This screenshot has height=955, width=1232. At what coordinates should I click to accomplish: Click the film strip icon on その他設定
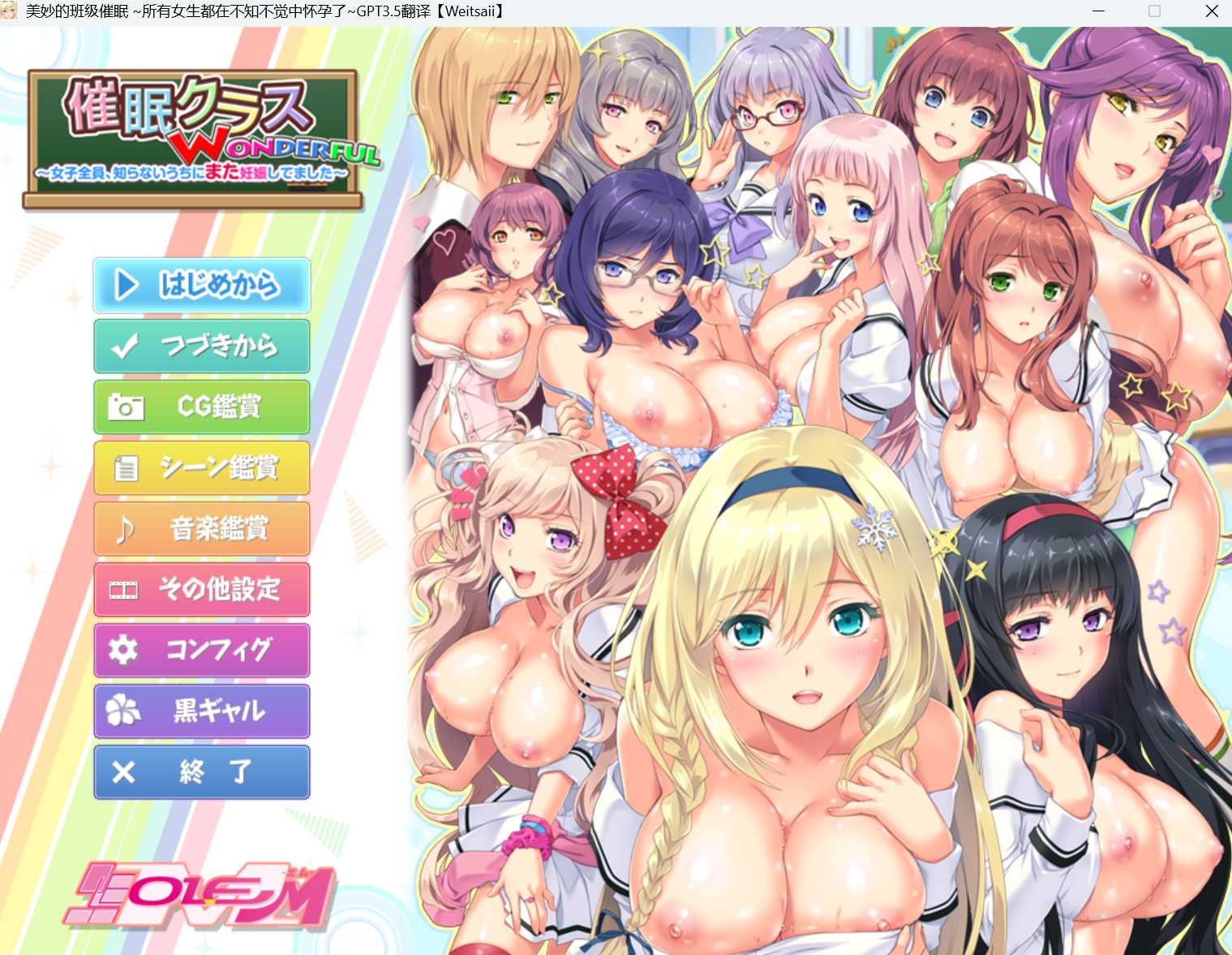126,590
